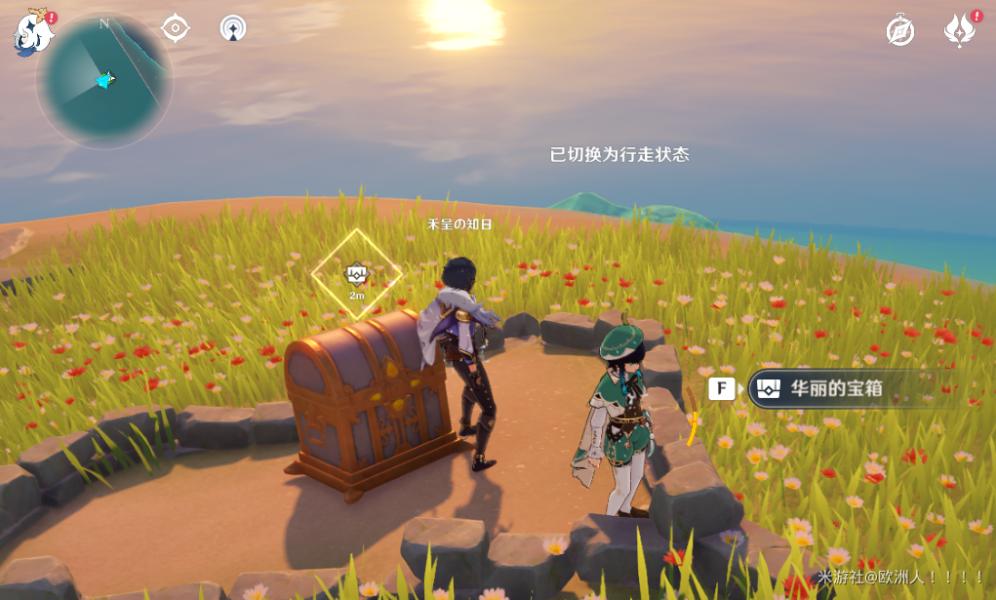Screen dimensions: 996x600
Task: Open the 华丽的宝箱 chest prompt
Action: tap(838, 389)
